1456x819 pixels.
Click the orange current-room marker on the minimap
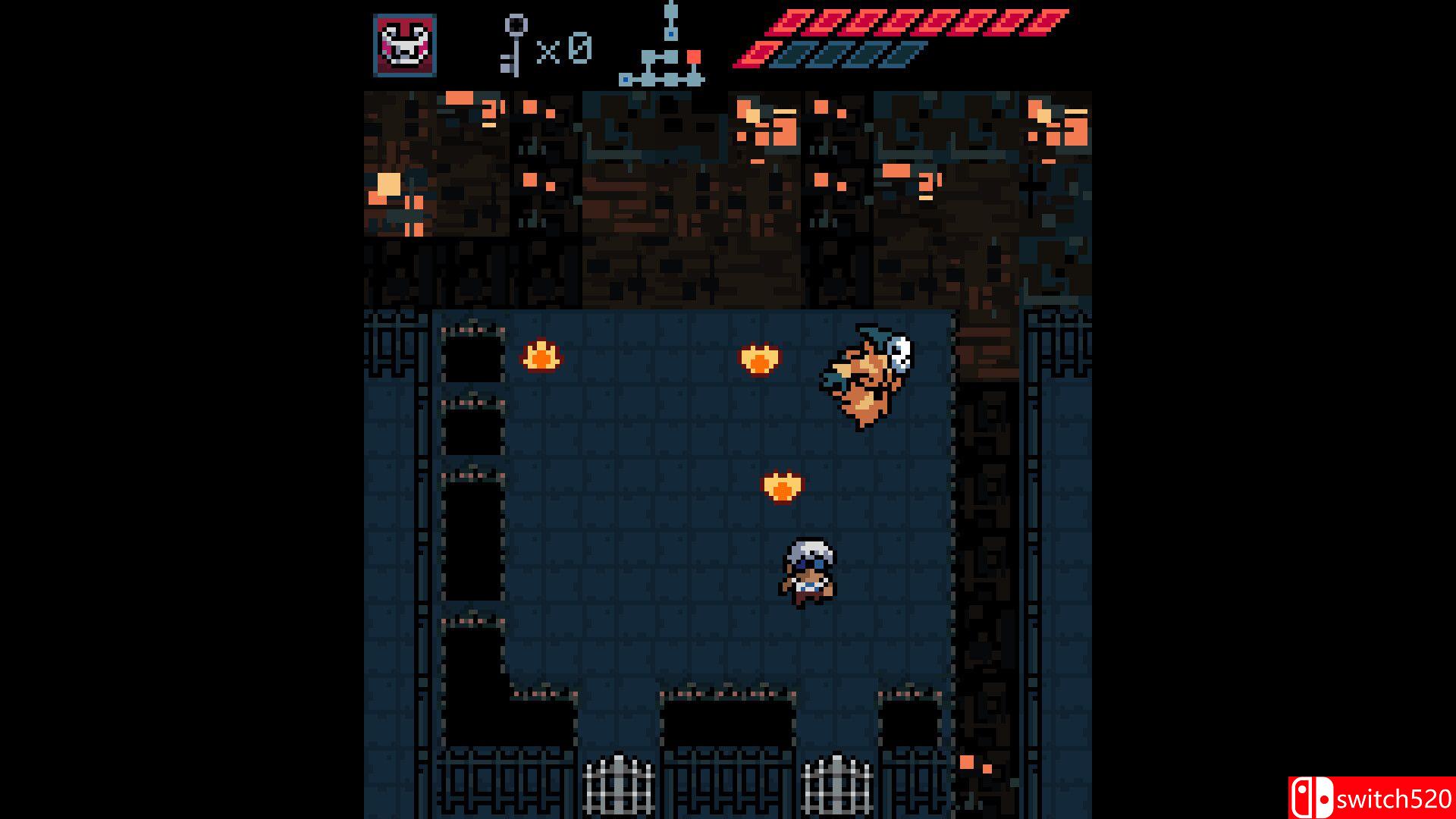coord(694,56)
